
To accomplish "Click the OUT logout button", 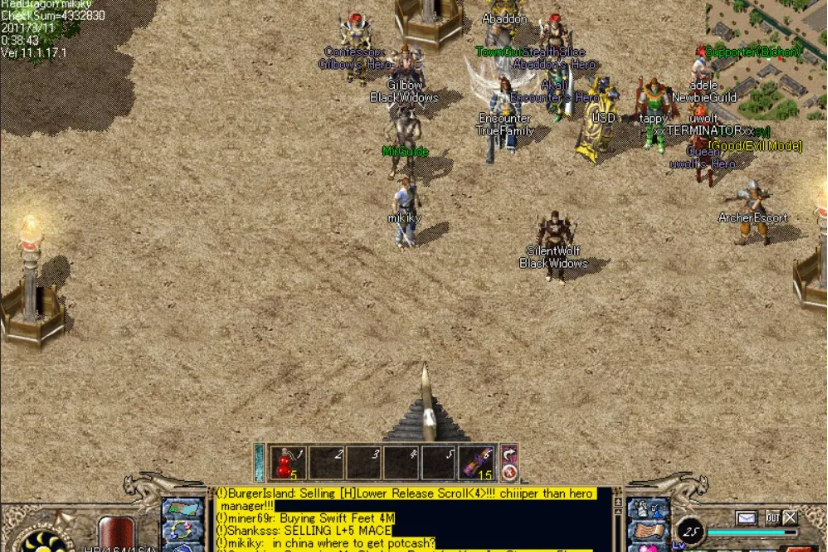I will pyautogui.click(x=772, y=518).
